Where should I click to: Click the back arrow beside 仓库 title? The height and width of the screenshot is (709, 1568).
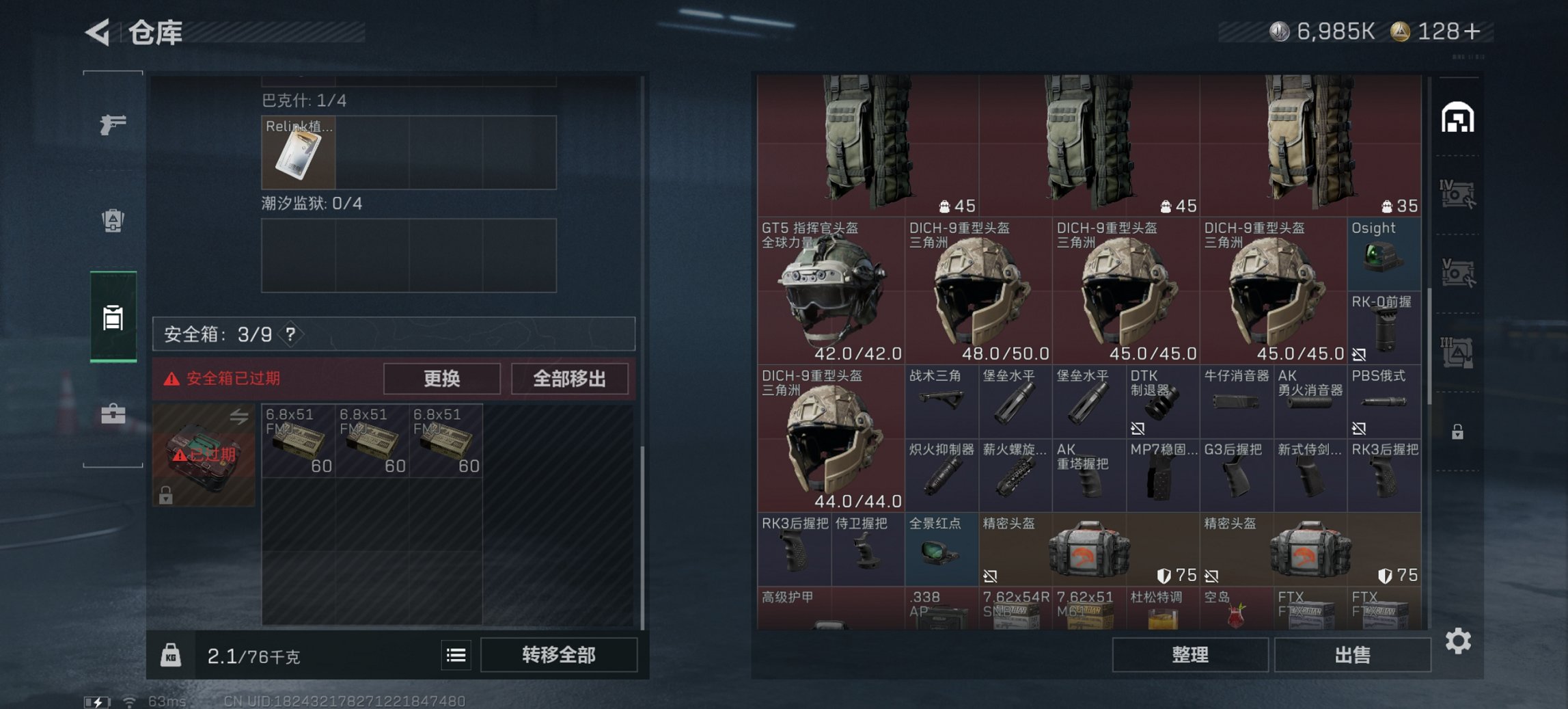click(x=97, y=31)
